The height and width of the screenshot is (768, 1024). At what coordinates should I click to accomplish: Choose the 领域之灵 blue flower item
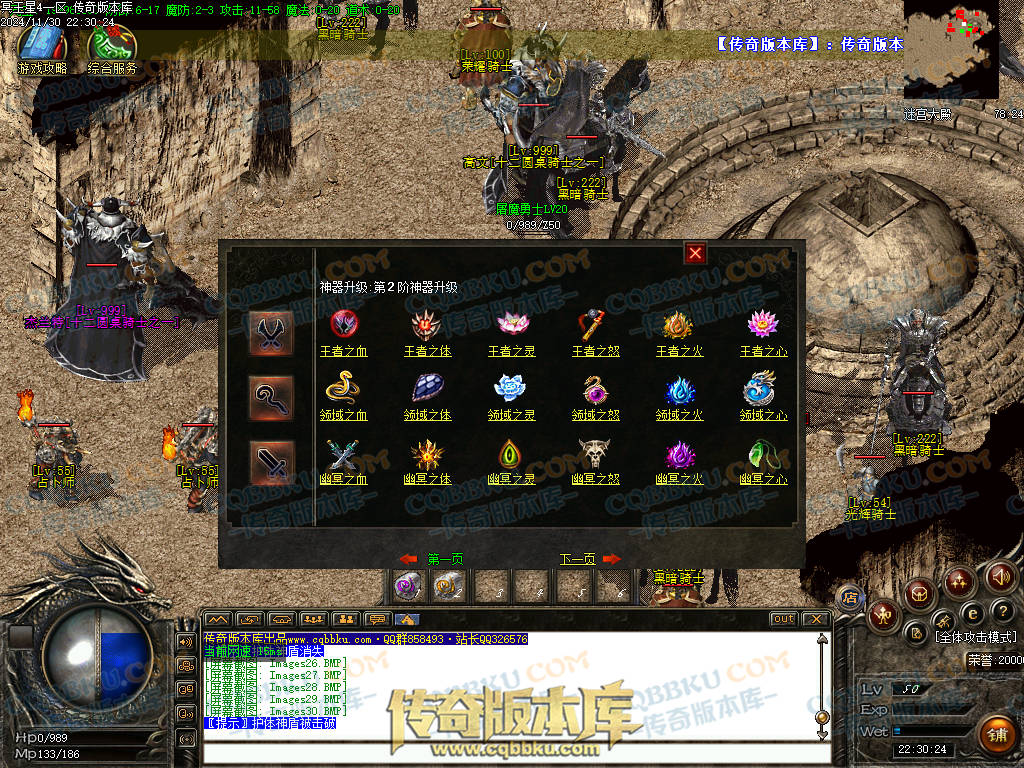[x=512, y=388]
